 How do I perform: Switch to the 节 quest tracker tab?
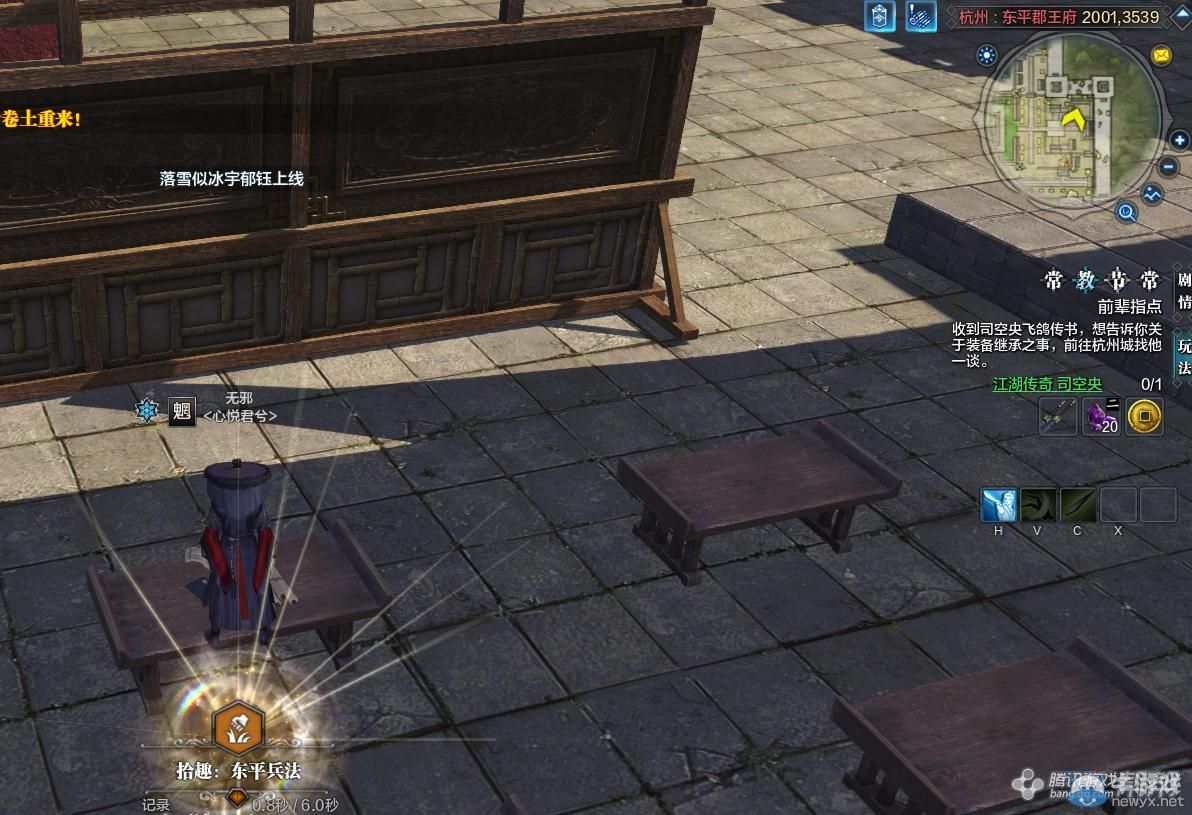(1117, 280)
